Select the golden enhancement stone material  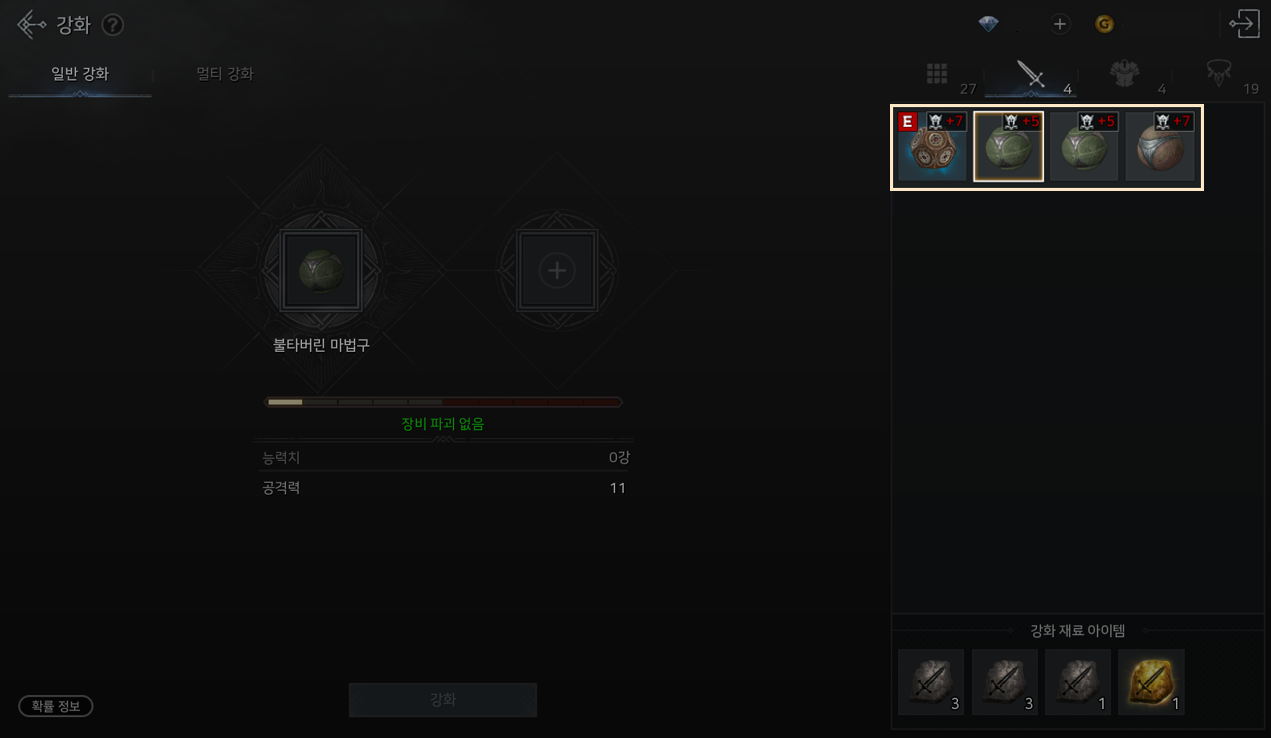[x=1151, y=682]
